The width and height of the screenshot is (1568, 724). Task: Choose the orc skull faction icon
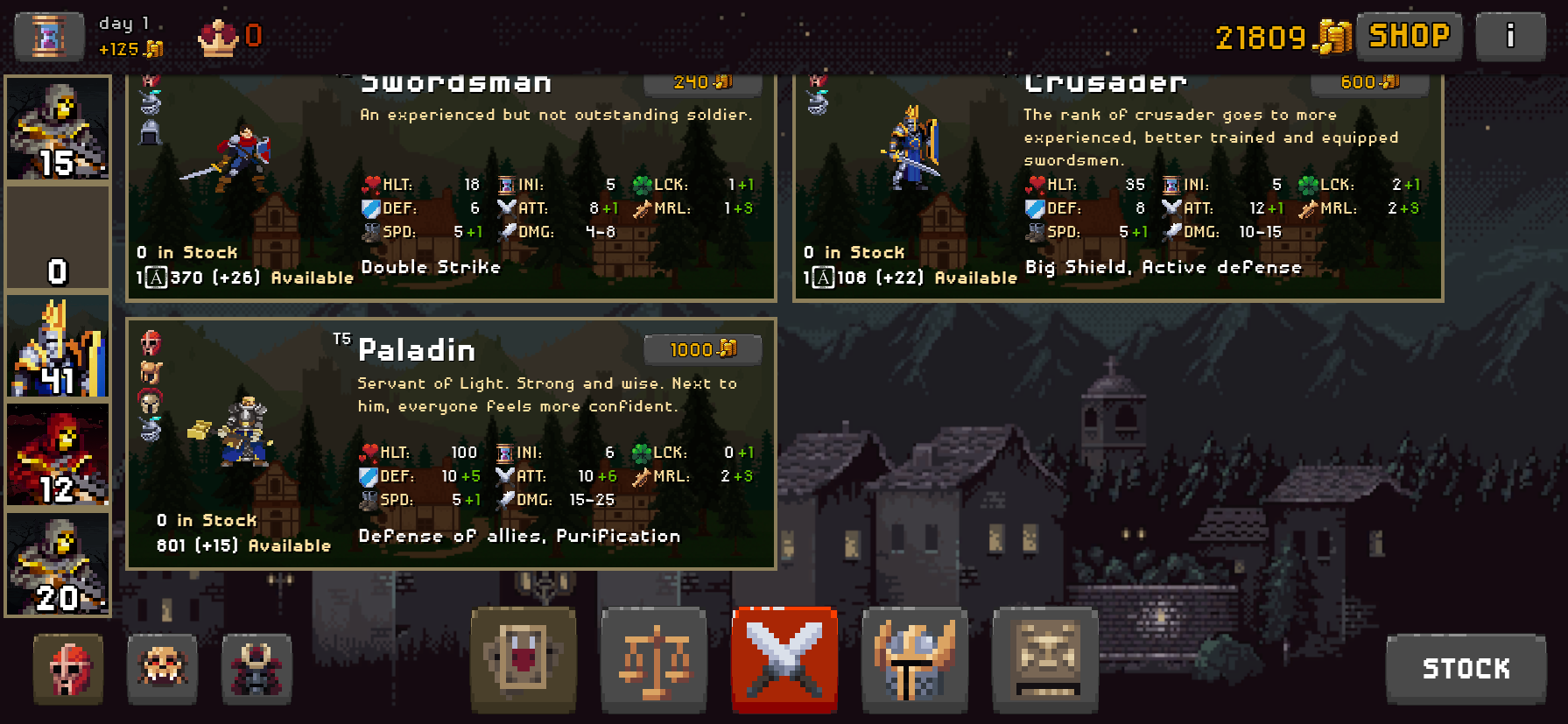[162, 670]
